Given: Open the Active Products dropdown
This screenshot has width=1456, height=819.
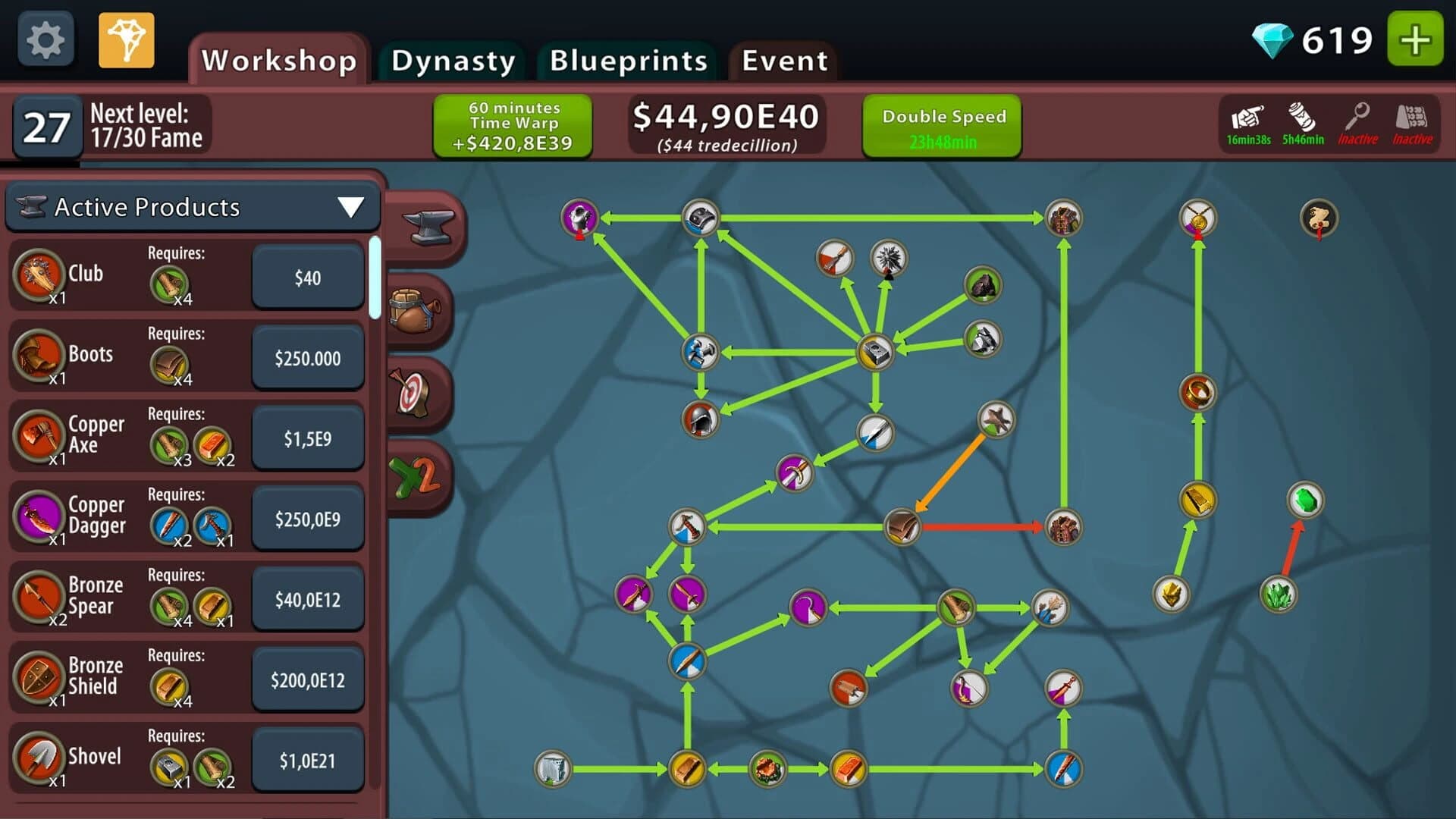Looking at the screenshot, I should [x=192, y=206].
